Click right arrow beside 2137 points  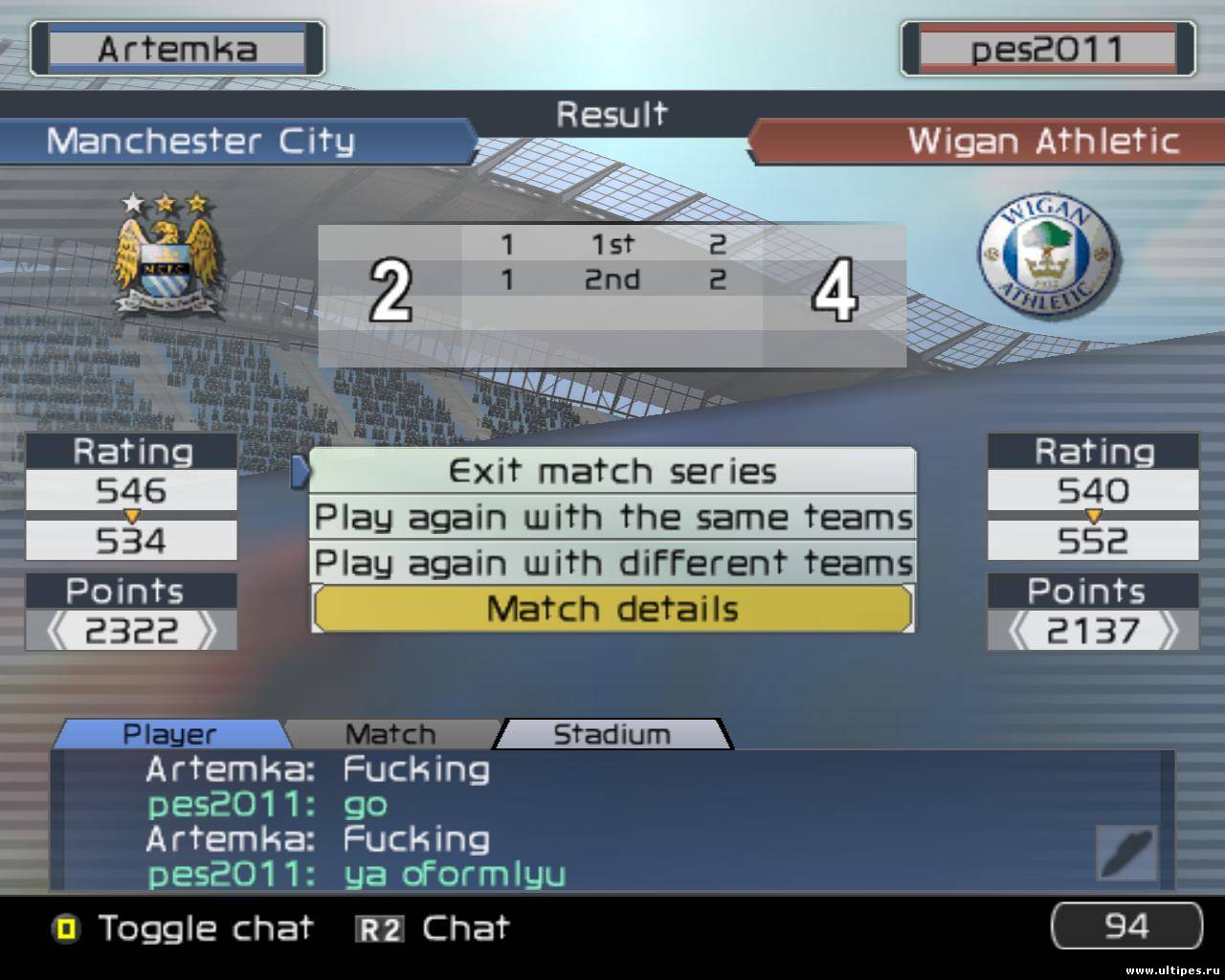[1169, 631]
